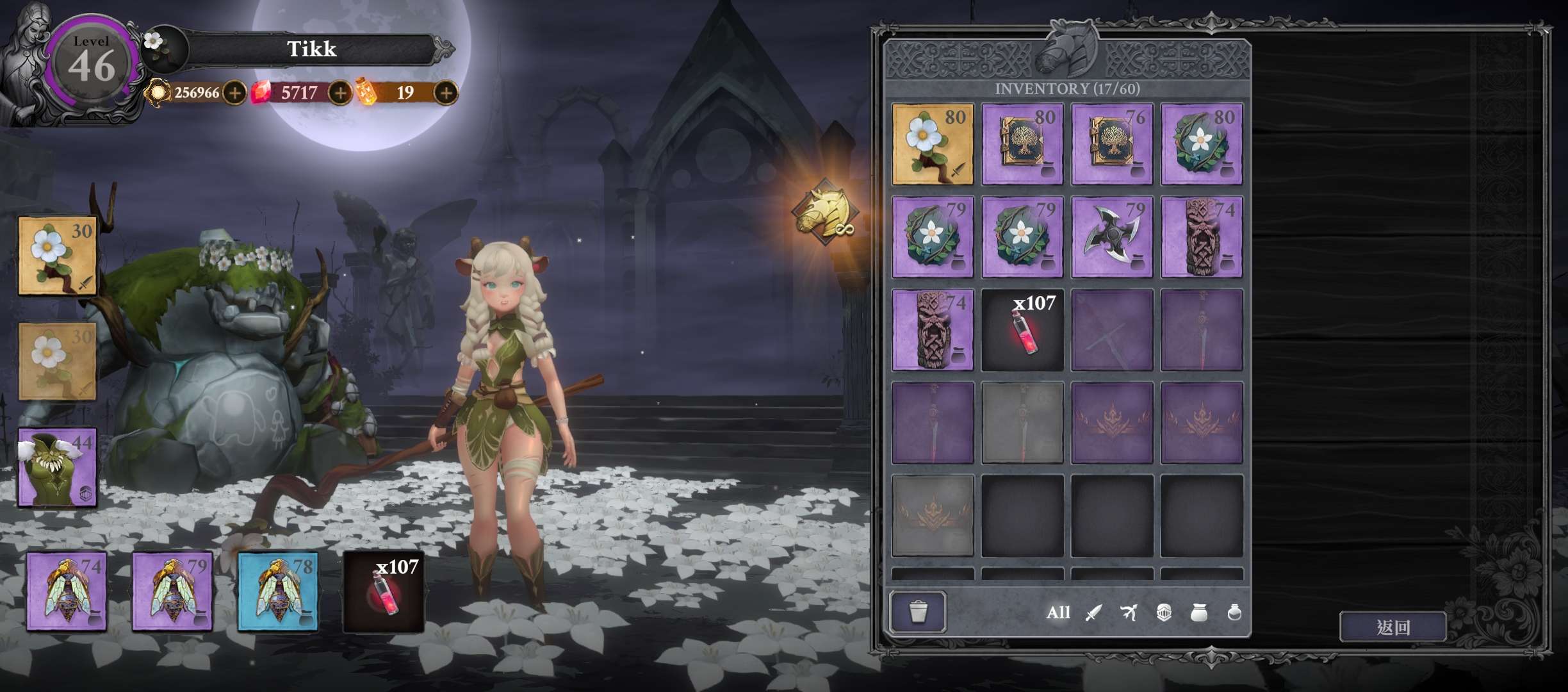1568x692 pixels.
Task: Filter inventory by potion flask
Action: point(1234,613)
